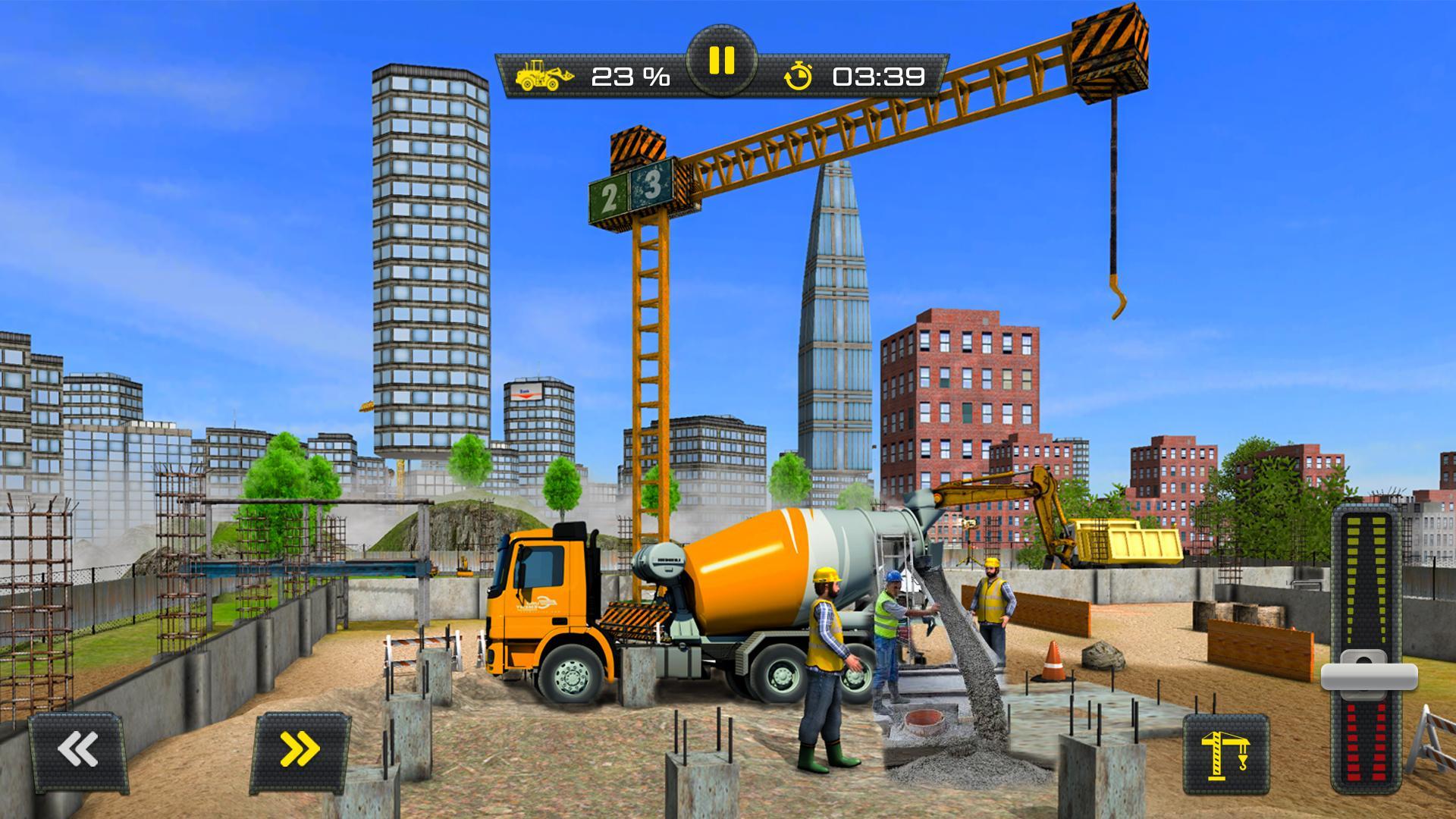Pause the game with the yellow pause button
1456x819 pixels.
click(x=721, y=61)
